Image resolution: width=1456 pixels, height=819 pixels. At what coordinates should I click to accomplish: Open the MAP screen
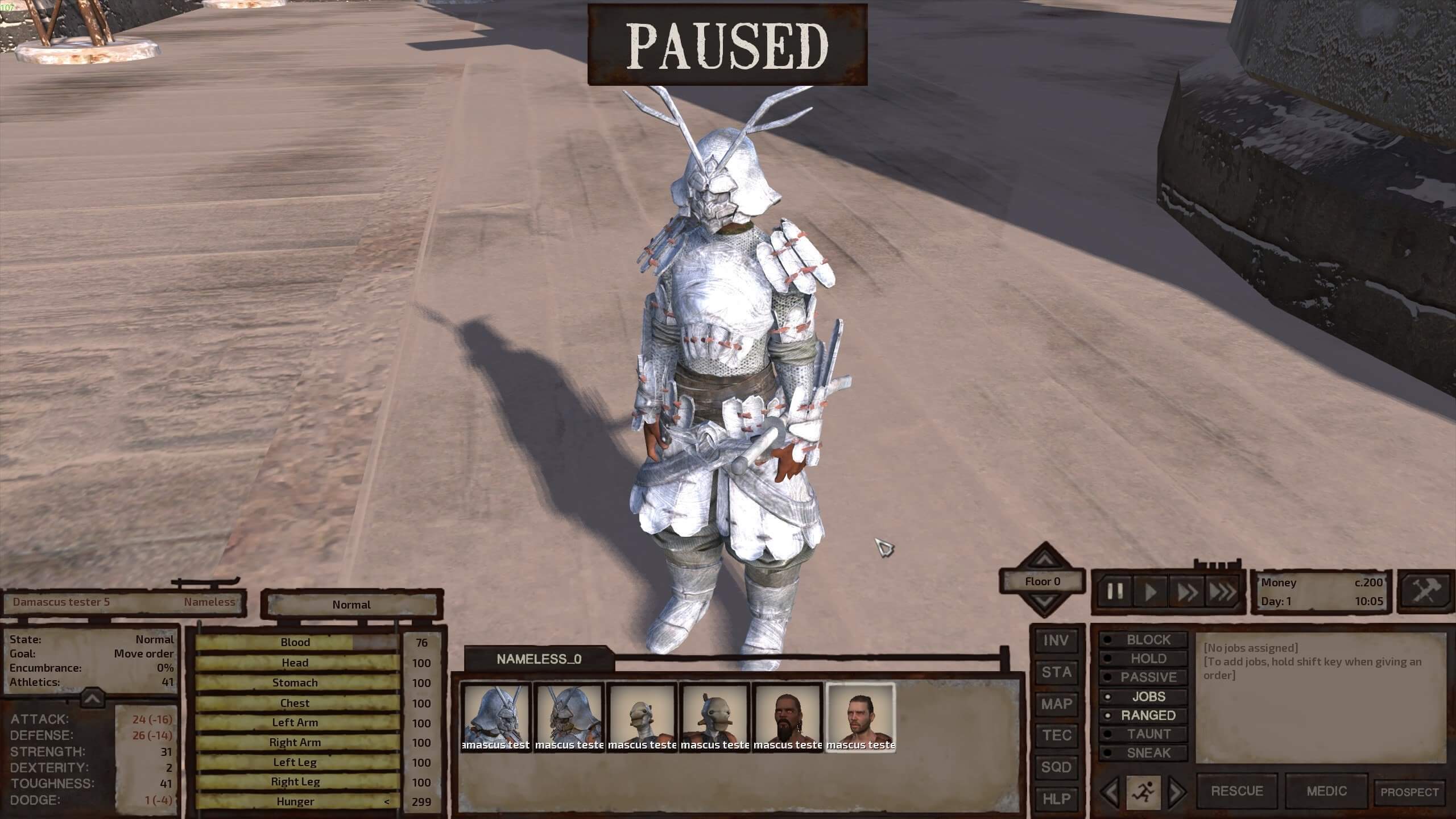1056,704
